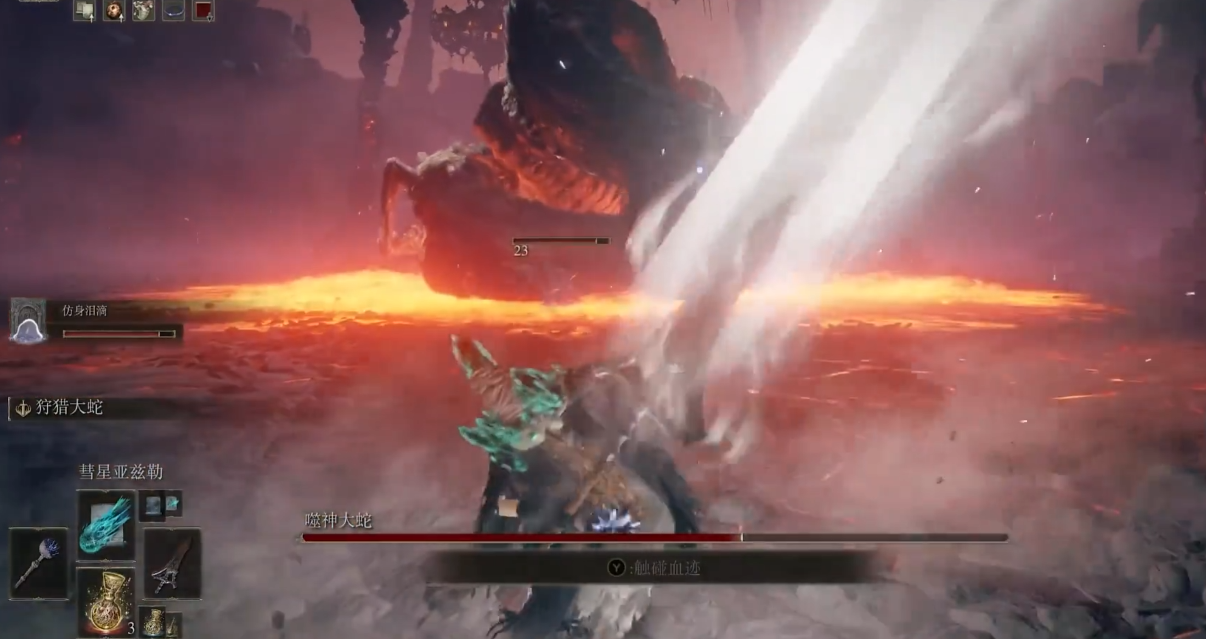1206x639 pixels.
Task: Click the round brown orb buff icon
Action: click(x=114, y=11)
